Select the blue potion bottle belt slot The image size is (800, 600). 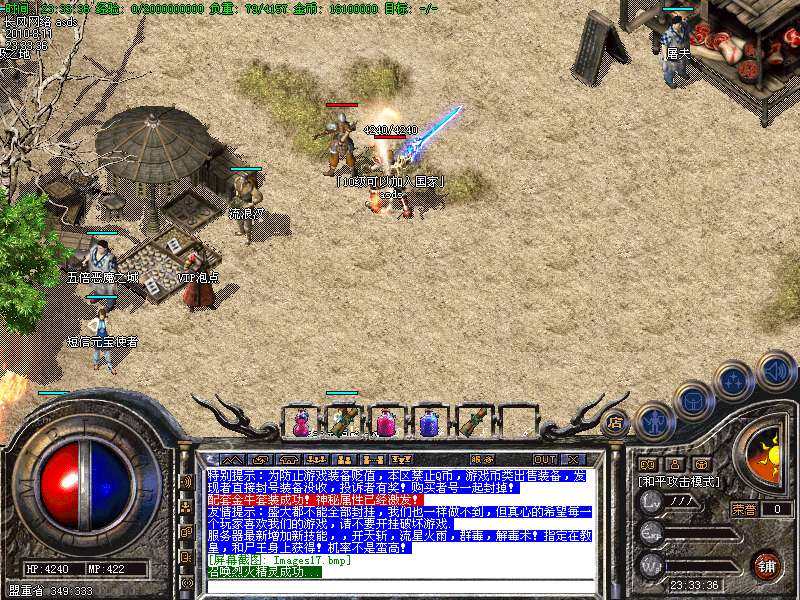(x=429, y=423)
